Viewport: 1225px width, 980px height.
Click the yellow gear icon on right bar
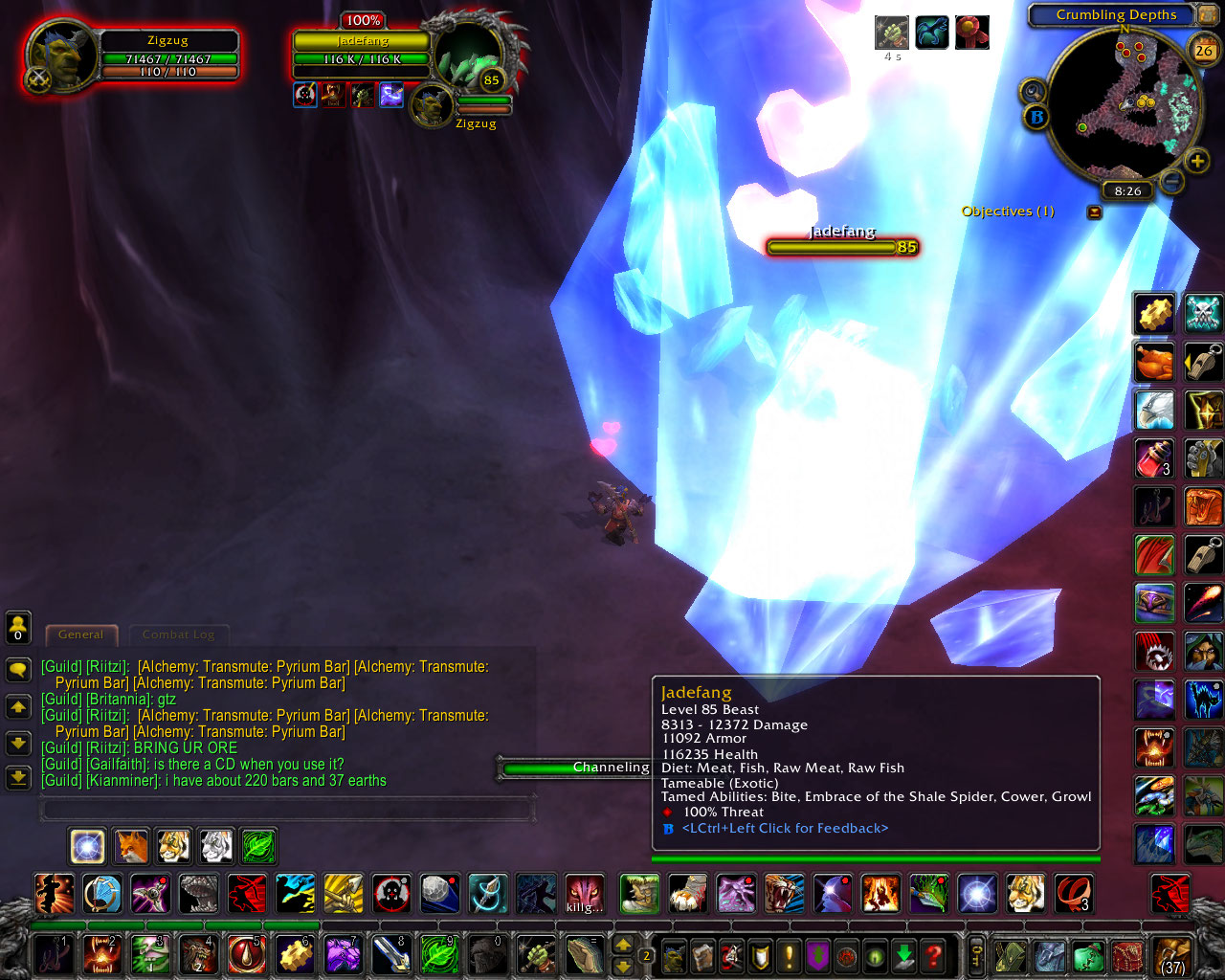pos(1154,314)
